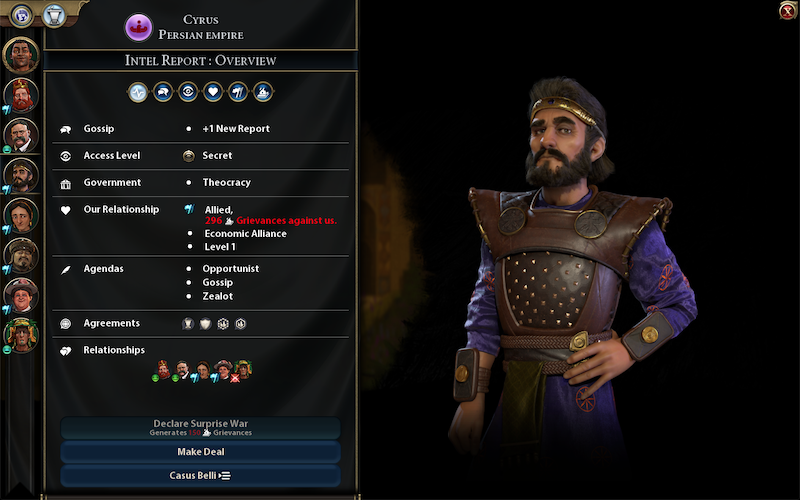Switch to the Gossip speech bubble tab
Image resolution: width=800 pixels, height=500 pixels.
pos(163,92)
